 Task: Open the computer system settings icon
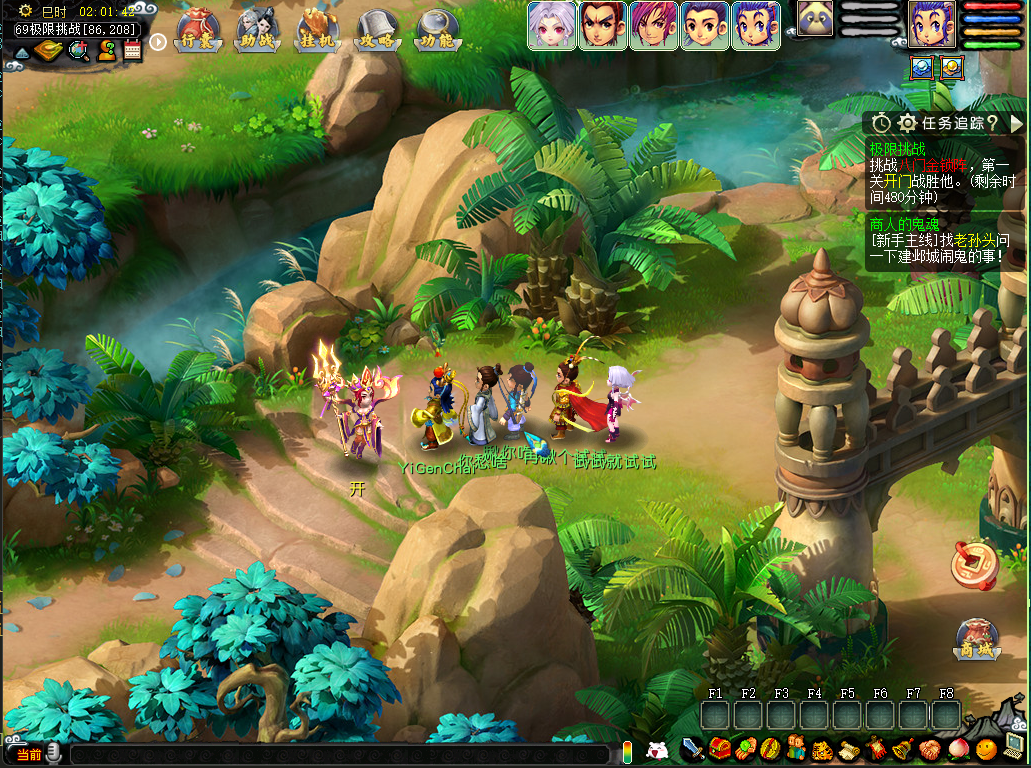point(1013,746)
